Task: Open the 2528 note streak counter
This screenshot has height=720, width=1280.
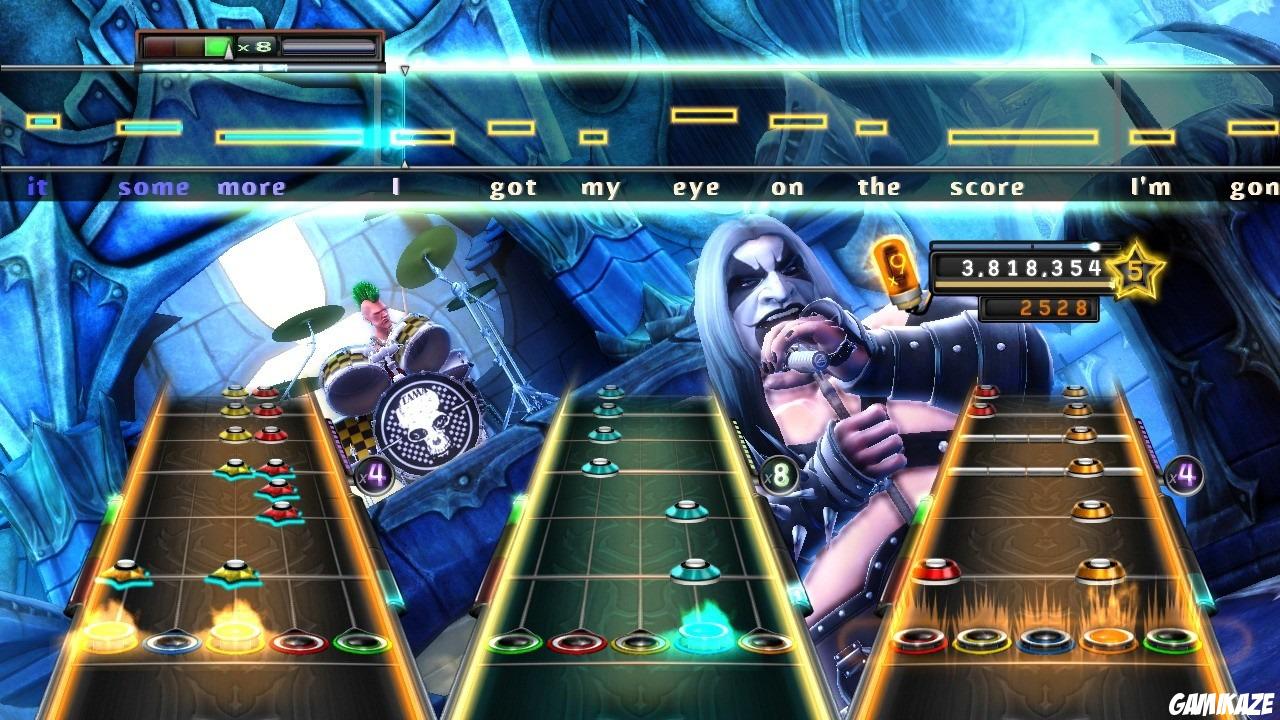Action: [1055, 307]
